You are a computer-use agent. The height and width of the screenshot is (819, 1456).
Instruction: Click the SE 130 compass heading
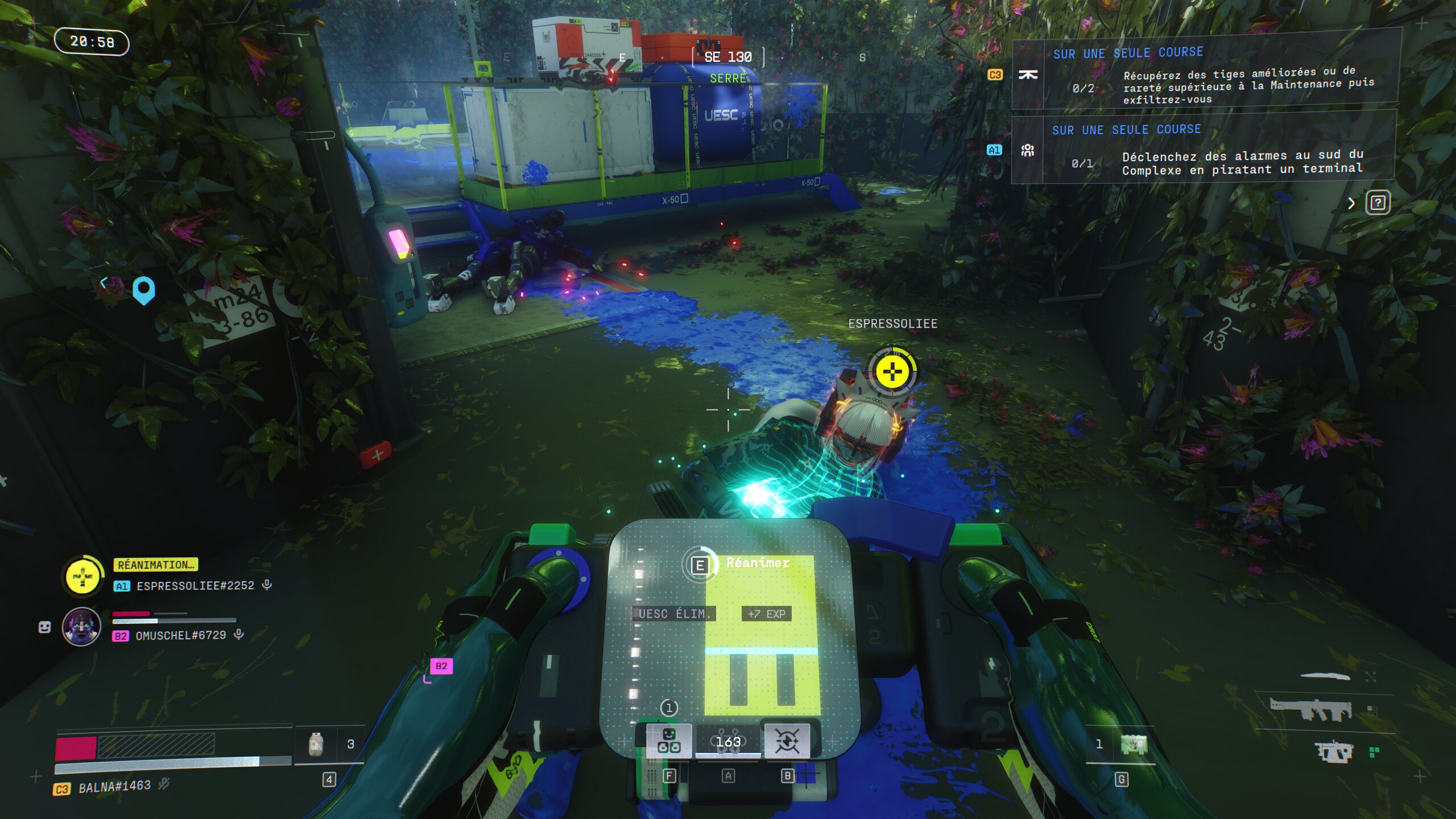click(x=728, y=57)
